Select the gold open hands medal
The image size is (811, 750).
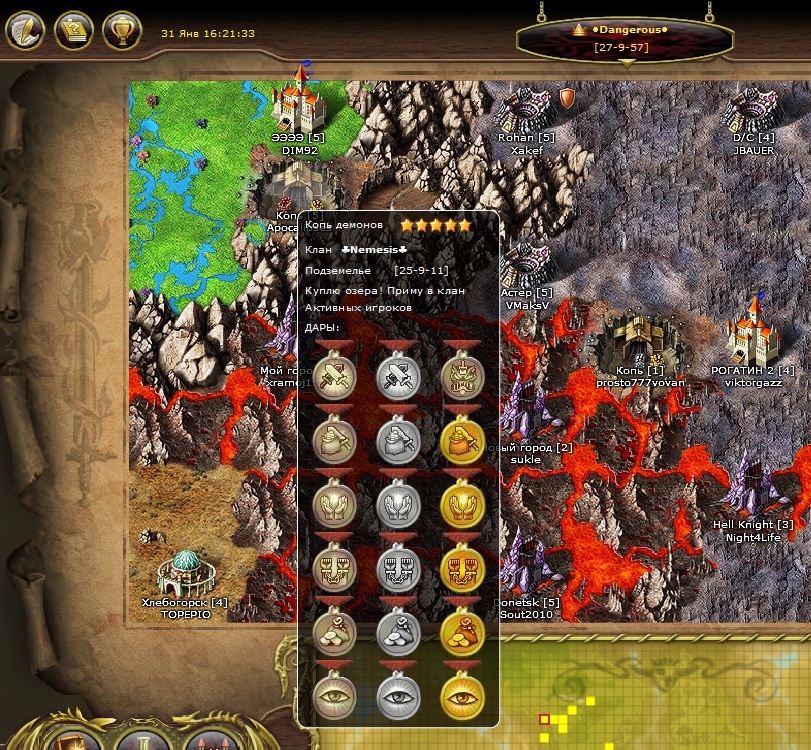(x=462, y=504)
